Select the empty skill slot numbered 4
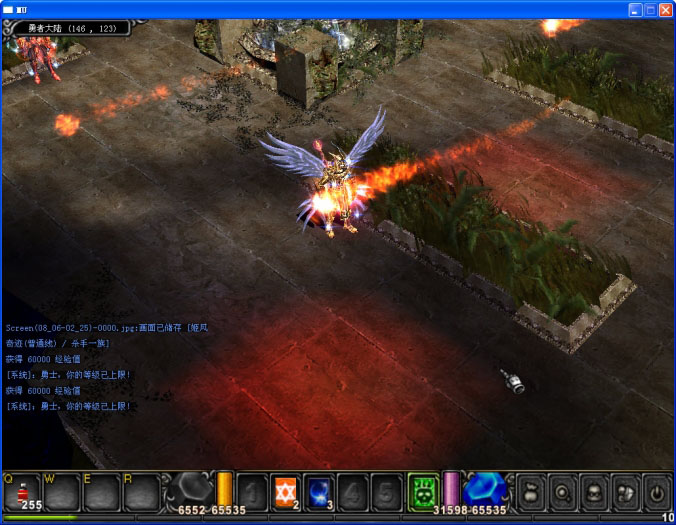 352,493
